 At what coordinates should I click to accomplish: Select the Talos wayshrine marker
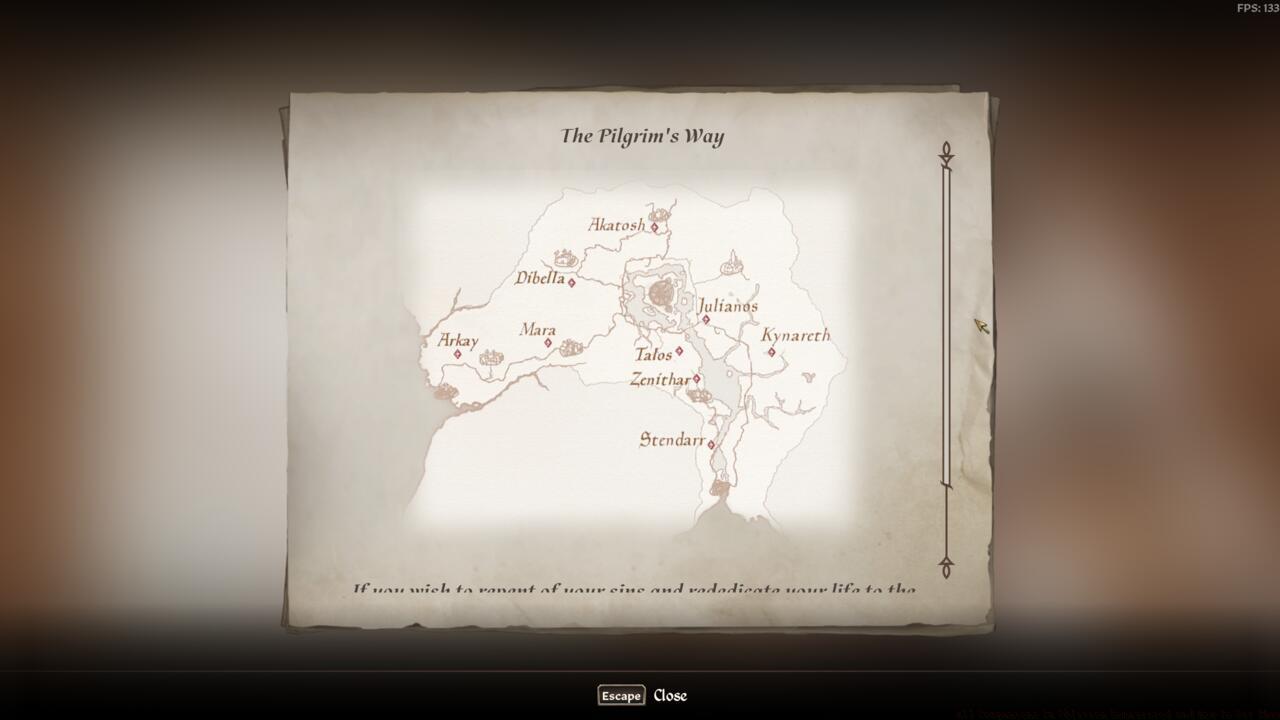click(x=678, y=351)
